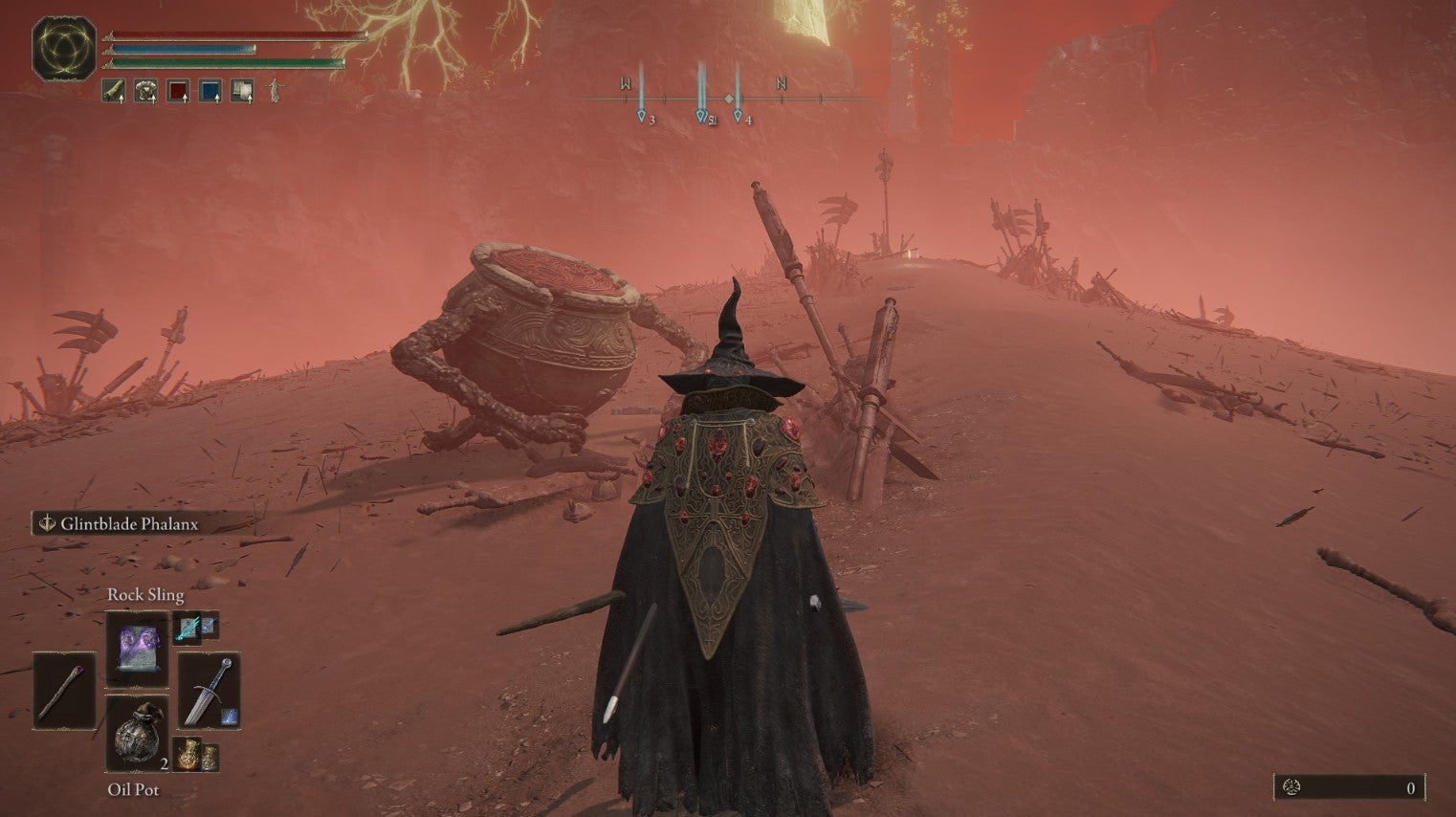Inspect the bone club buff icon
This screenshot has width=1456, height=817.
(x=114, y=91)
